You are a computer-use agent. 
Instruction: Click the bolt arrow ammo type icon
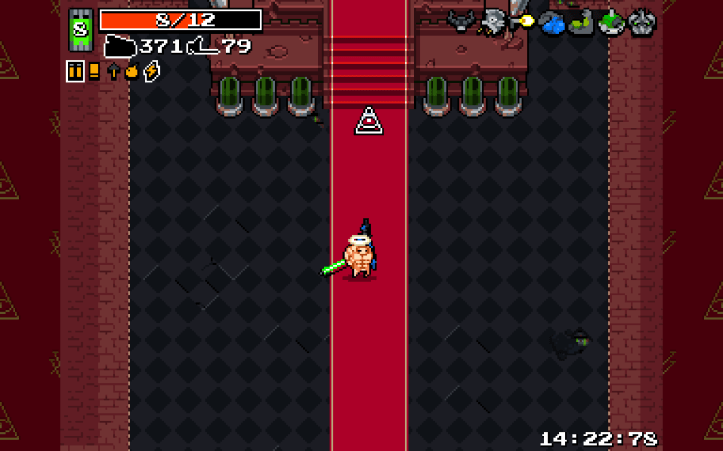113,71
